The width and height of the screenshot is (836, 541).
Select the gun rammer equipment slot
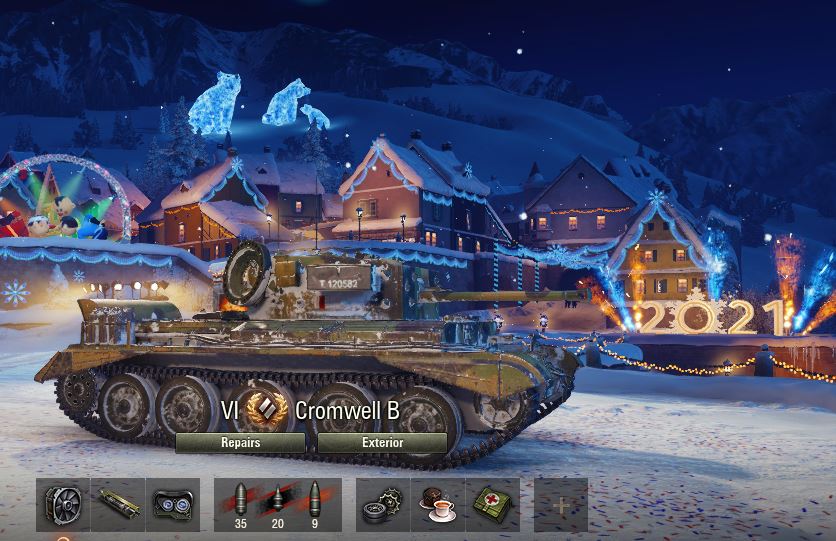pyautogui.click(x=118, y=504)
